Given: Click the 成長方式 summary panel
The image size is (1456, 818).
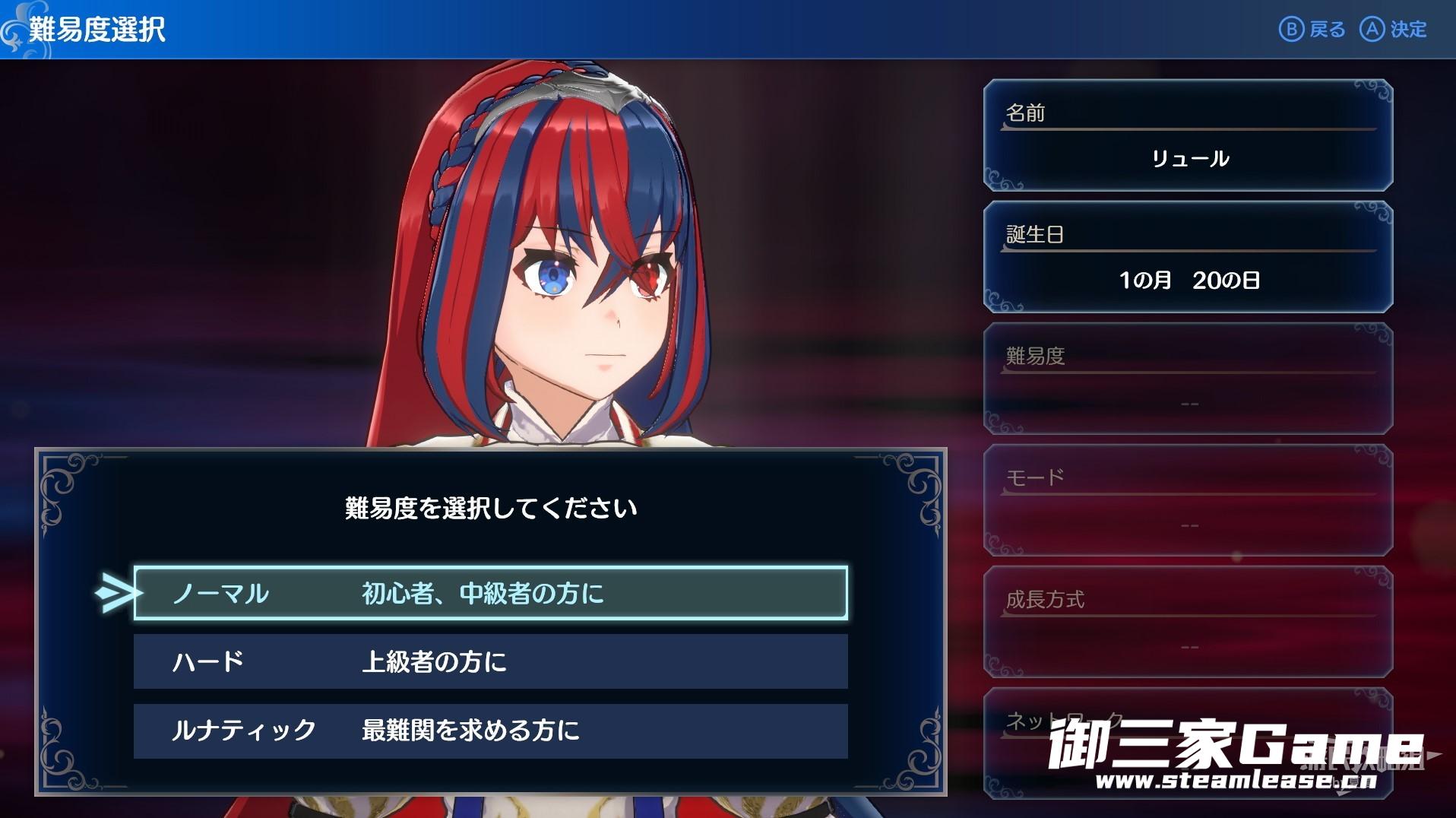Looking at the screenshot, I should (x=1188, y=622).
